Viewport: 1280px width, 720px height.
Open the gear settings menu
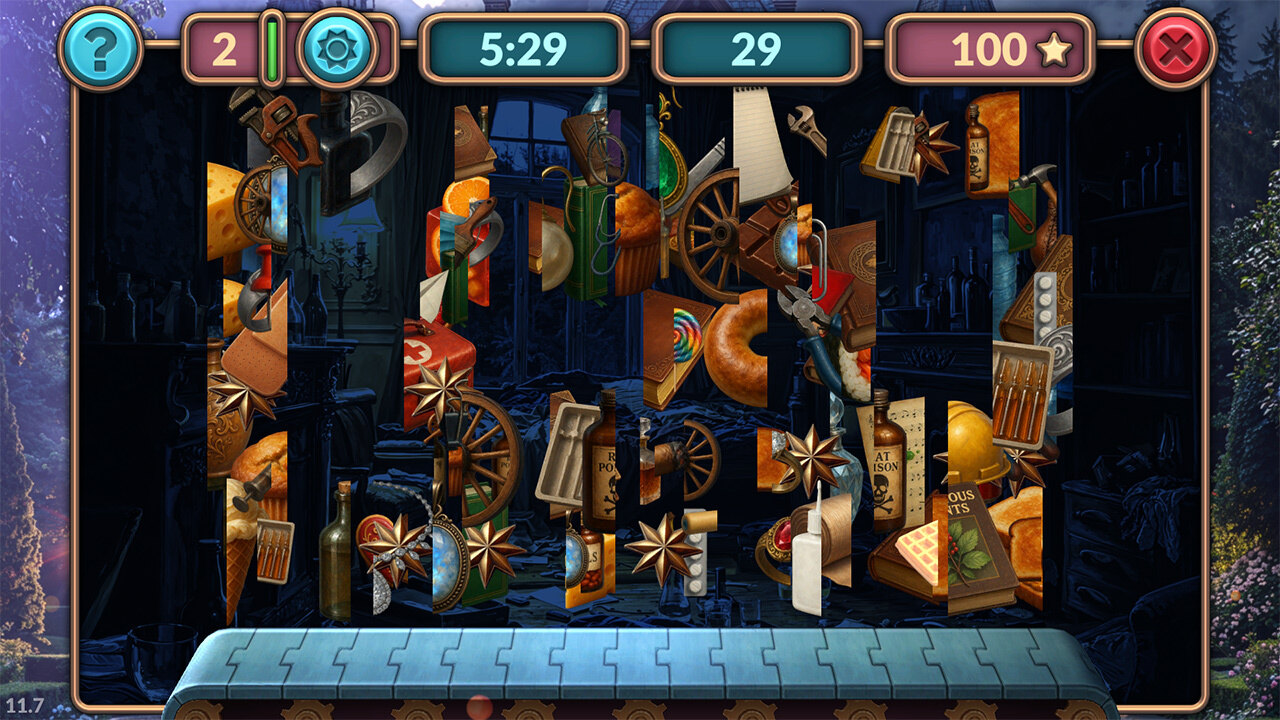337,48
